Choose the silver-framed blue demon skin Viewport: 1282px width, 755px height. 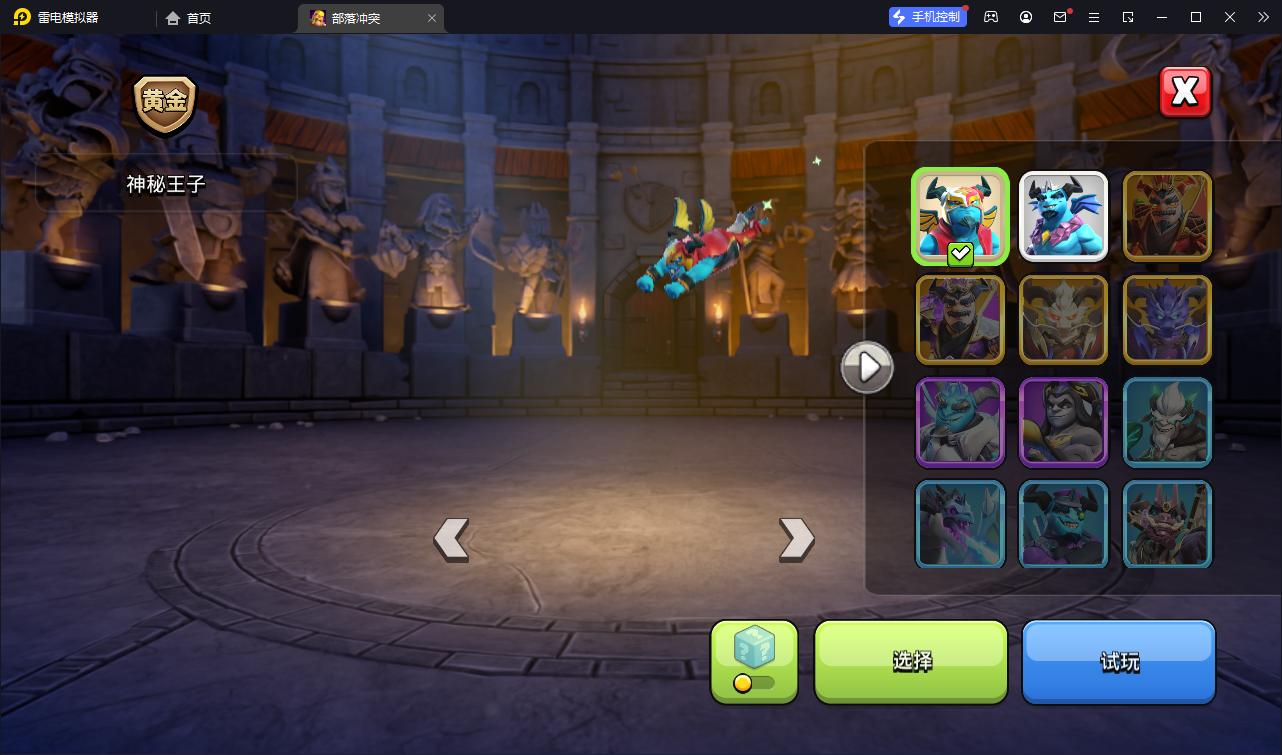click(x=1063, y=215)
